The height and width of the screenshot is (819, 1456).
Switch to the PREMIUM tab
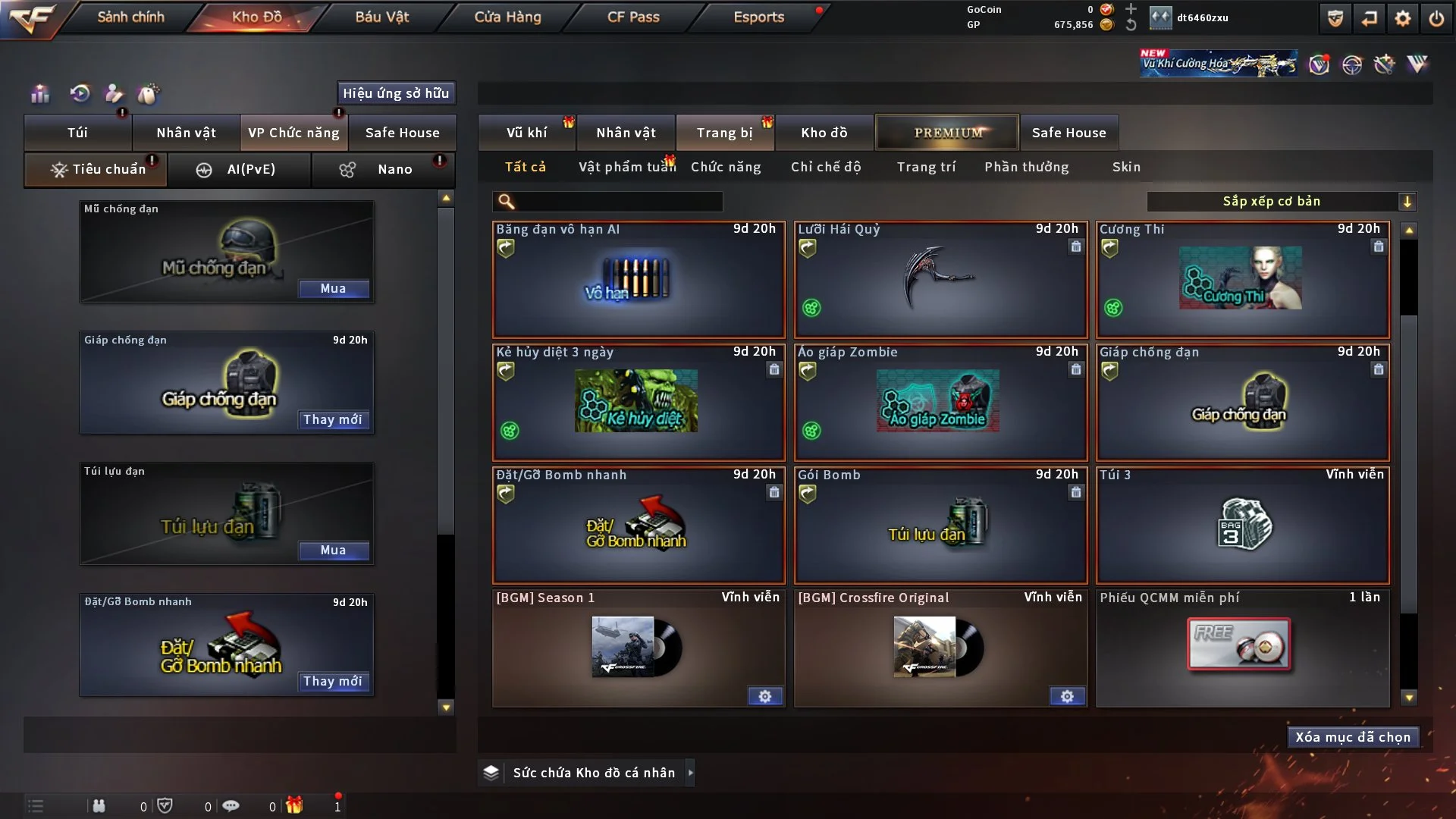[947, 133]
